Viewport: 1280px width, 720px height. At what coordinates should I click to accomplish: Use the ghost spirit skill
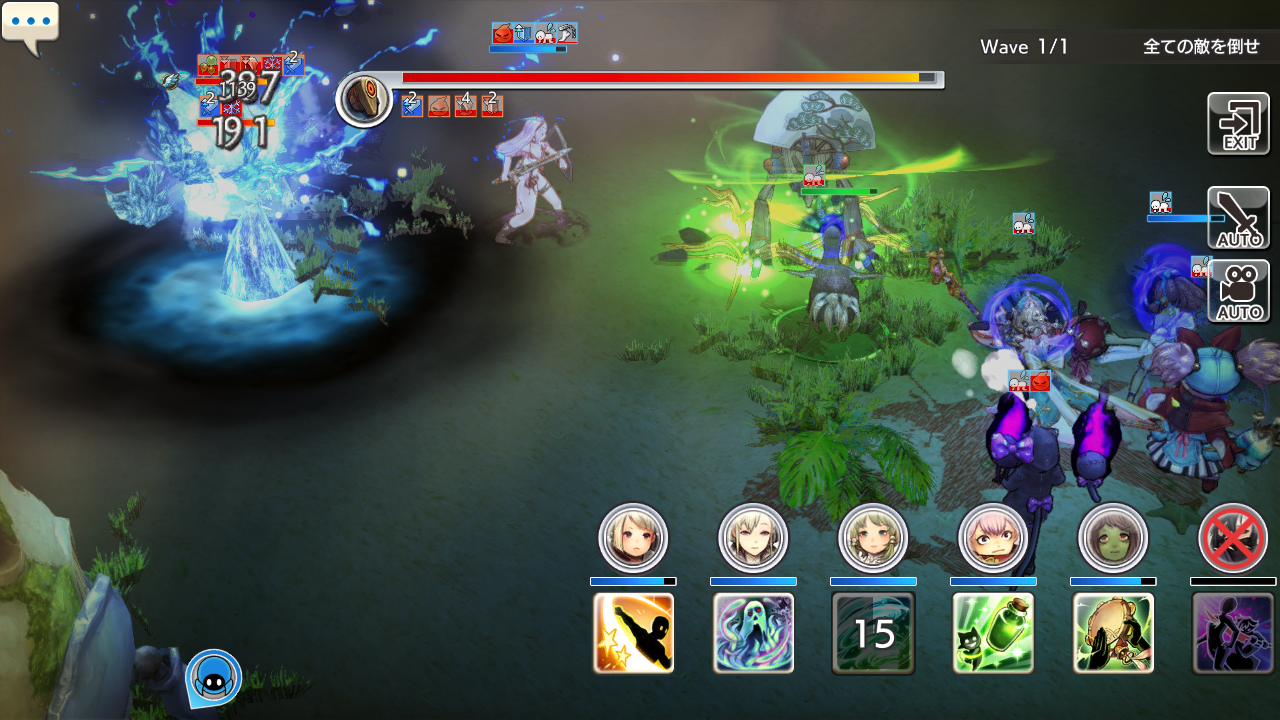point(753,633)
